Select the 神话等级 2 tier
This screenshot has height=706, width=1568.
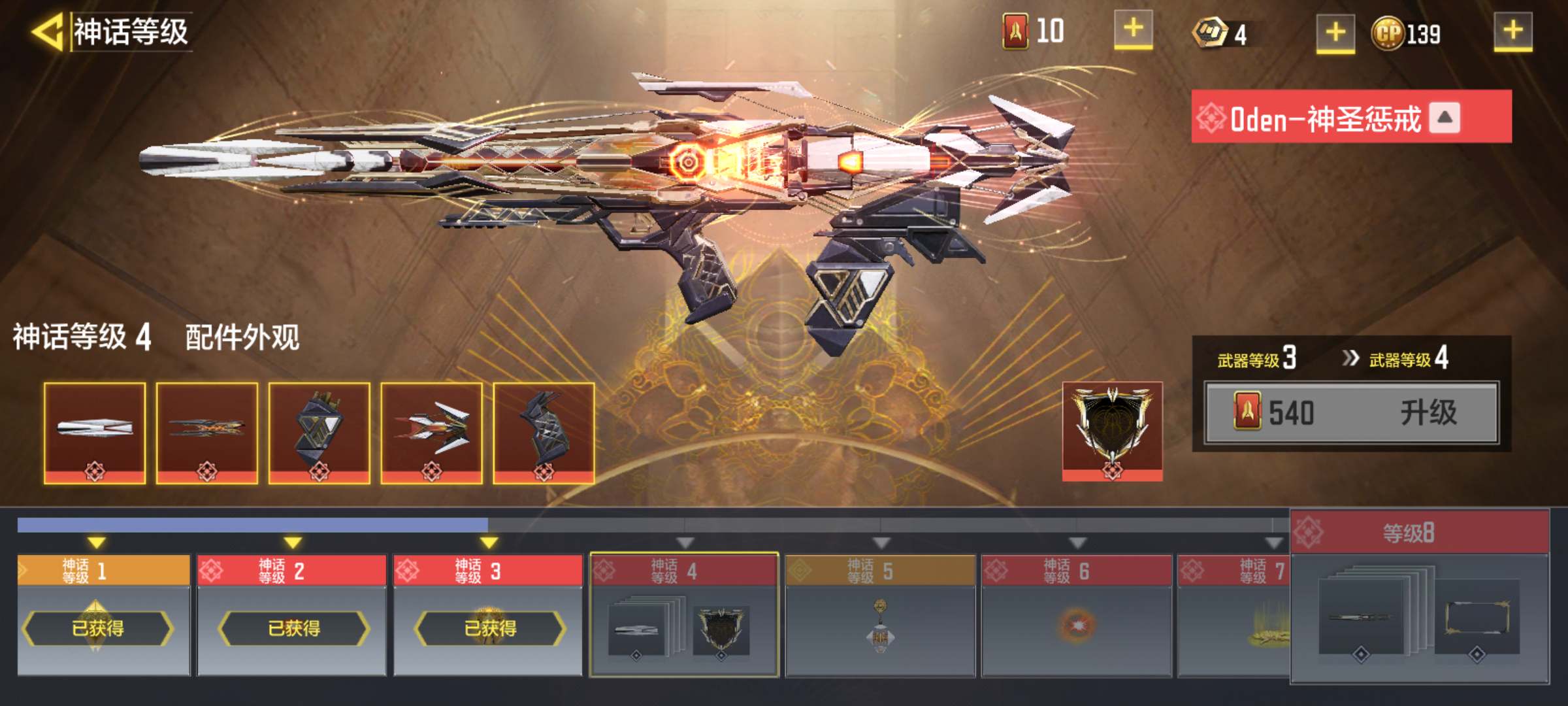tap(292, 614)
